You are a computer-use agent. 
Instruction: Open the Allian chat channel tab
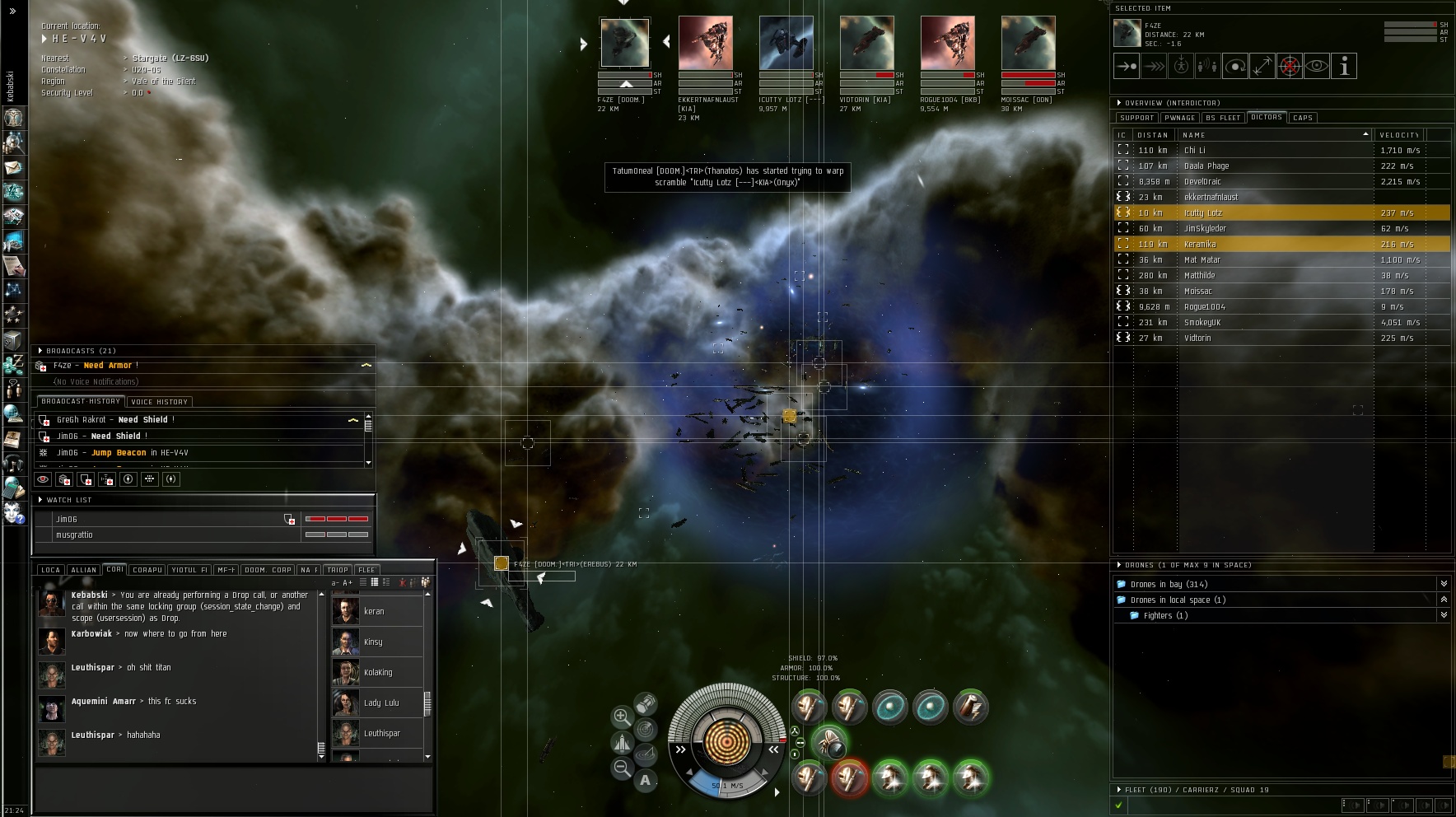[x=83, y=570]
